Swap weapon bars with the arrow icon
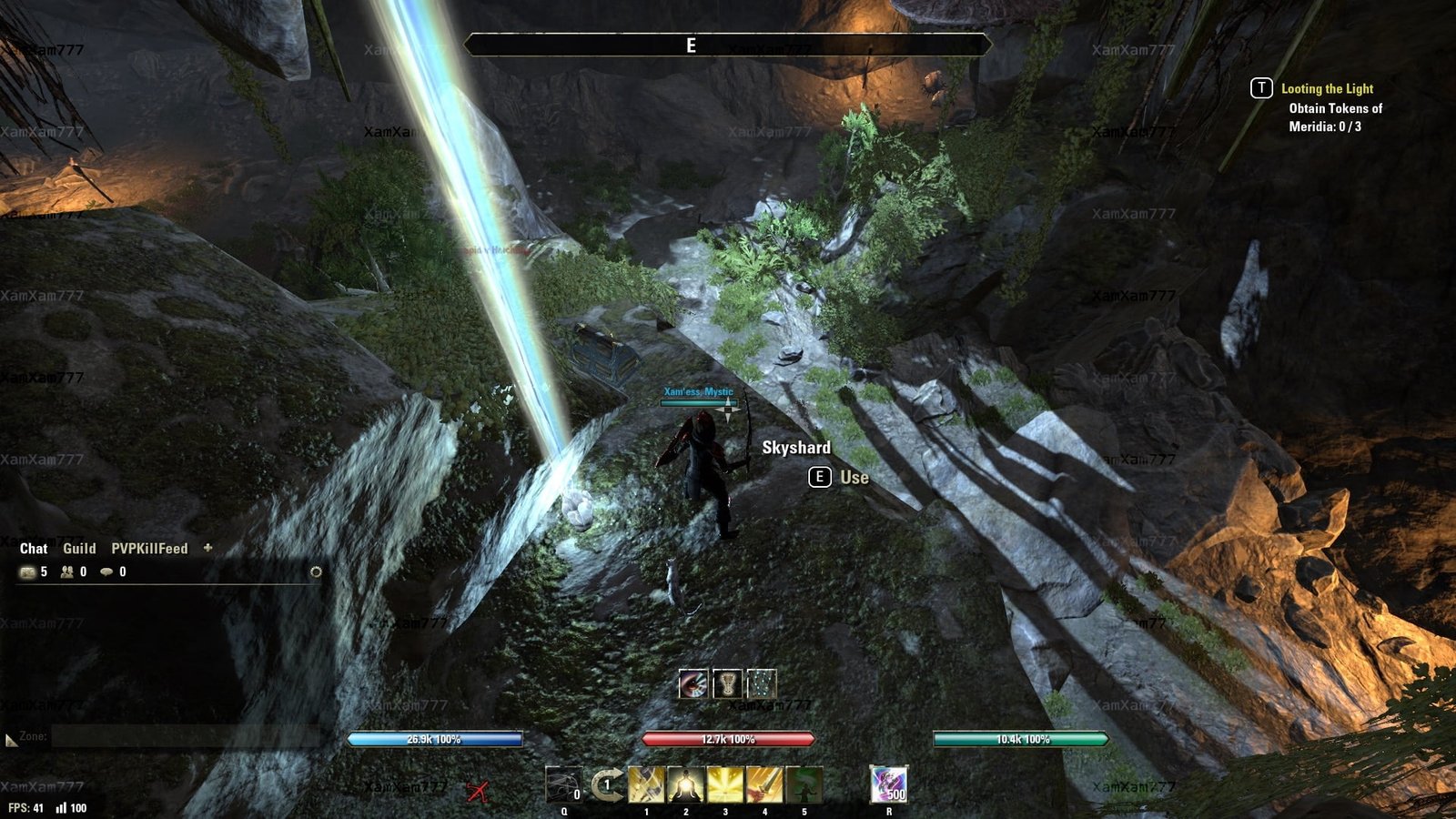This screenshot has height=819, width=1456. pyautogui.click(x=607, y=784)
